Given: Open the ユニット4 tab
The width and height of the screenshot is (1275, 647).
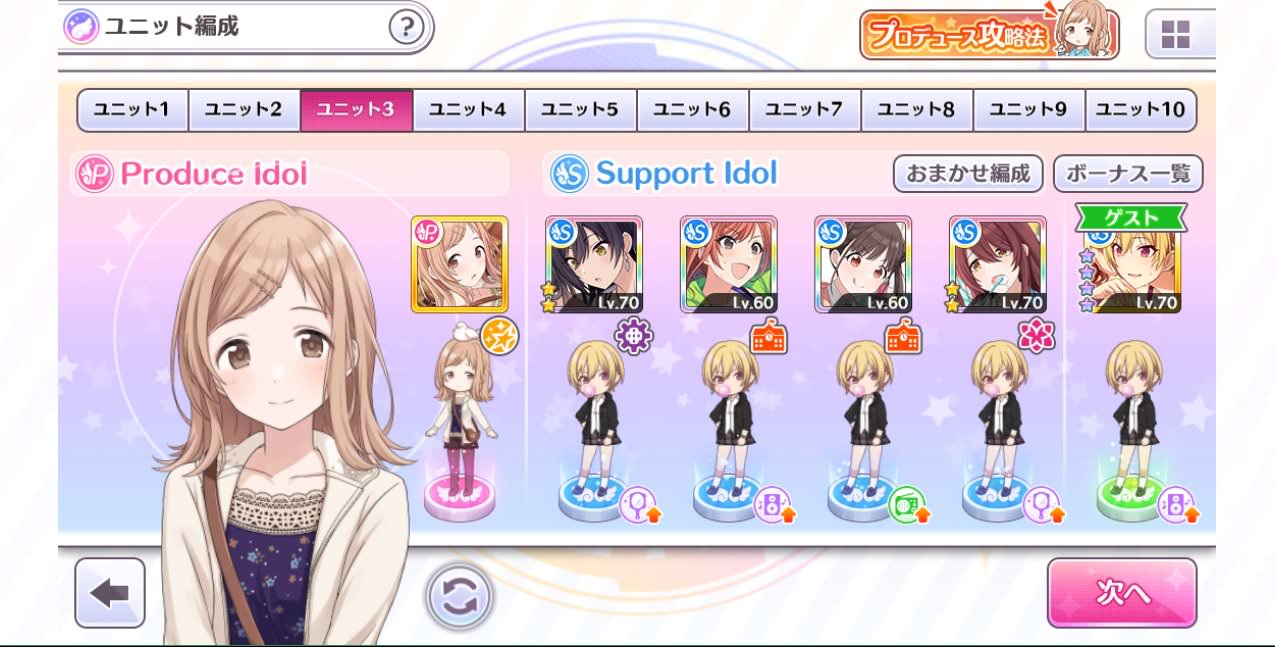Looking at the screenshot, I should point(468,110).
